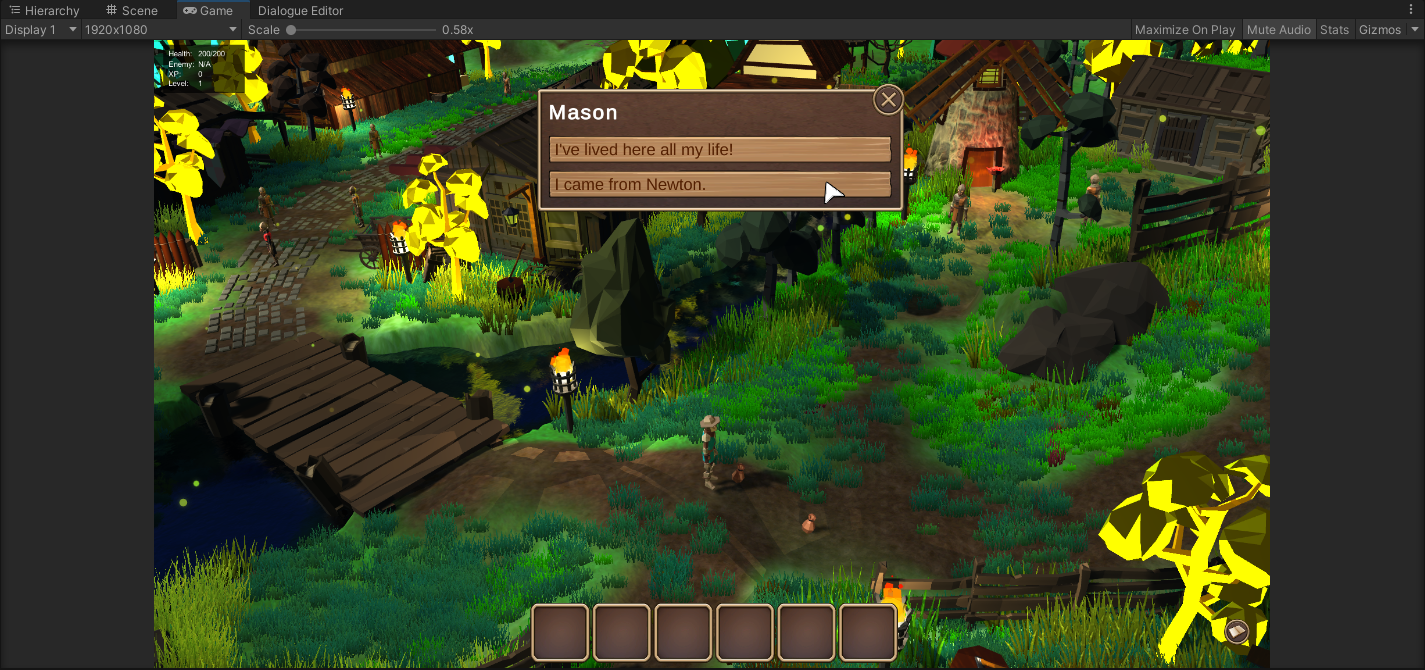
Task: Open the Gizmos toggle
Action: [x=1380, y=30]
